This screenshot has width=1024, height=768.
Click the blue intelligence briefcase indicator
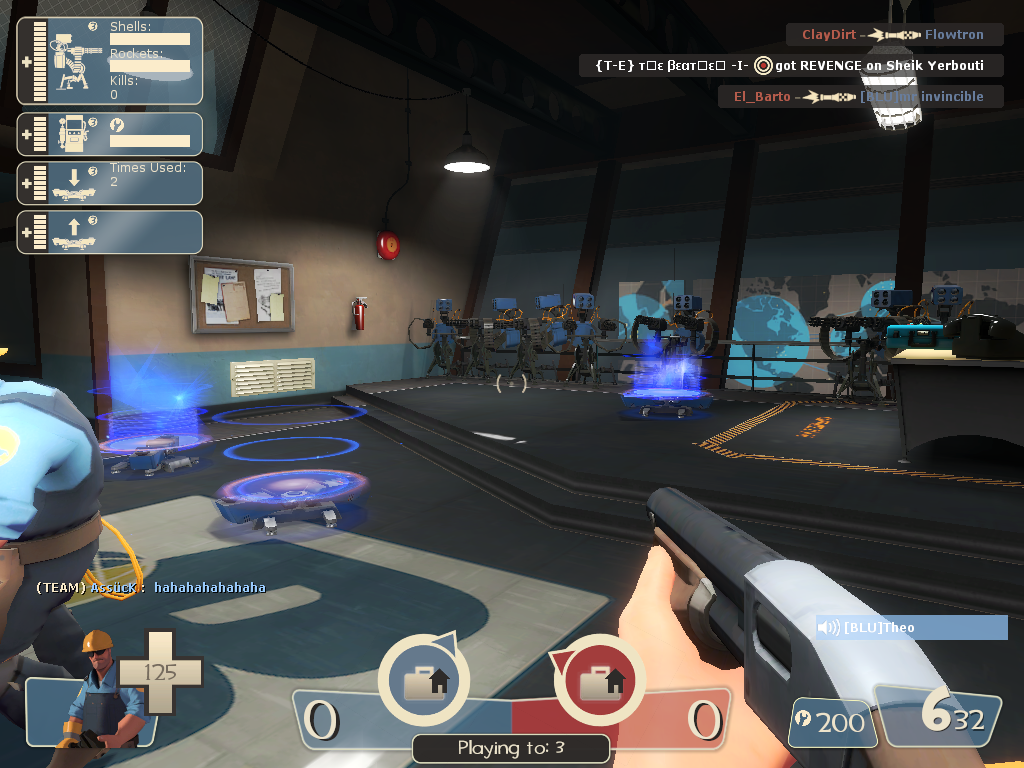pos(423,680)
